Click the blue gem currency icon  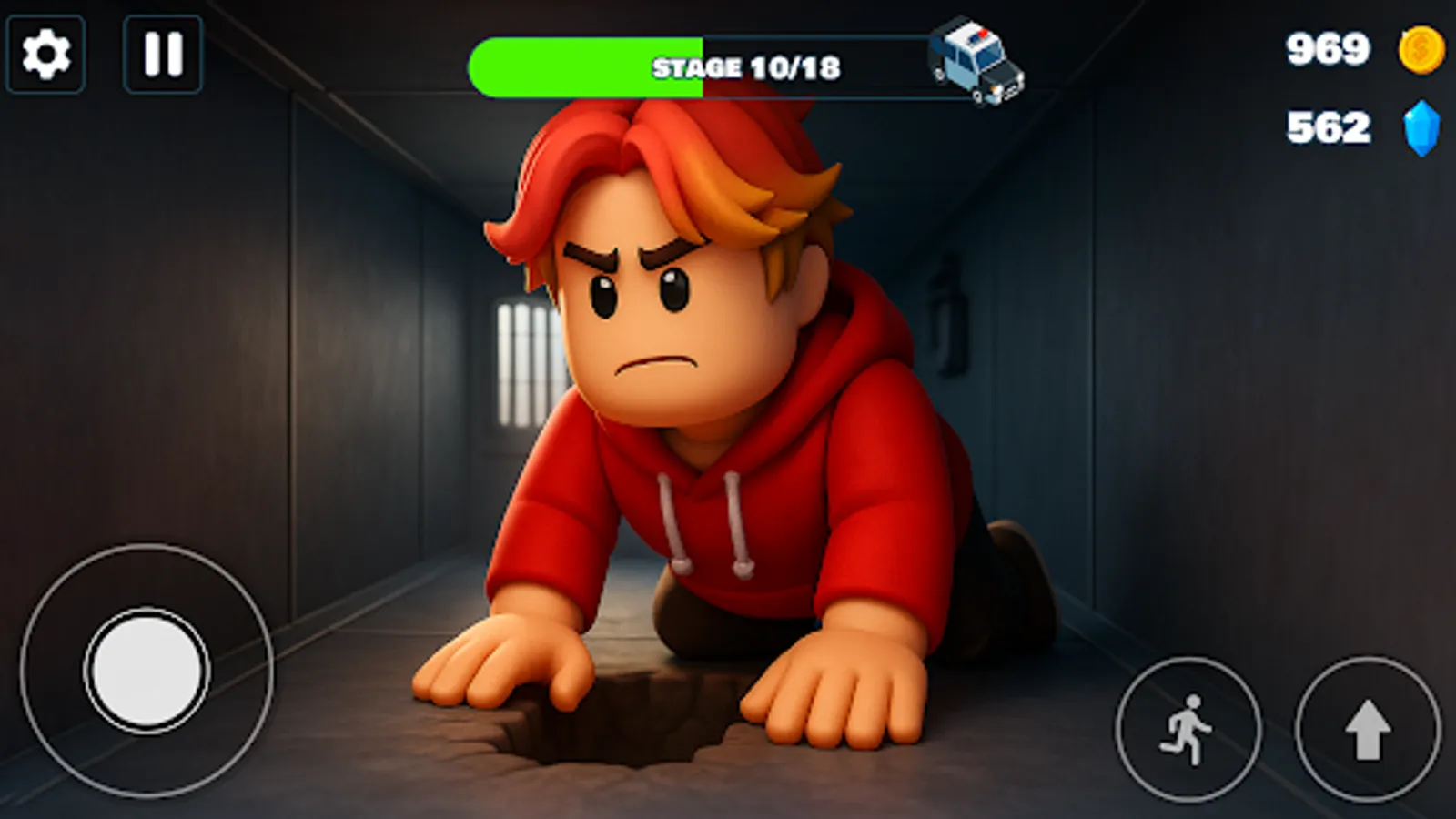(x=1418, y=125)
